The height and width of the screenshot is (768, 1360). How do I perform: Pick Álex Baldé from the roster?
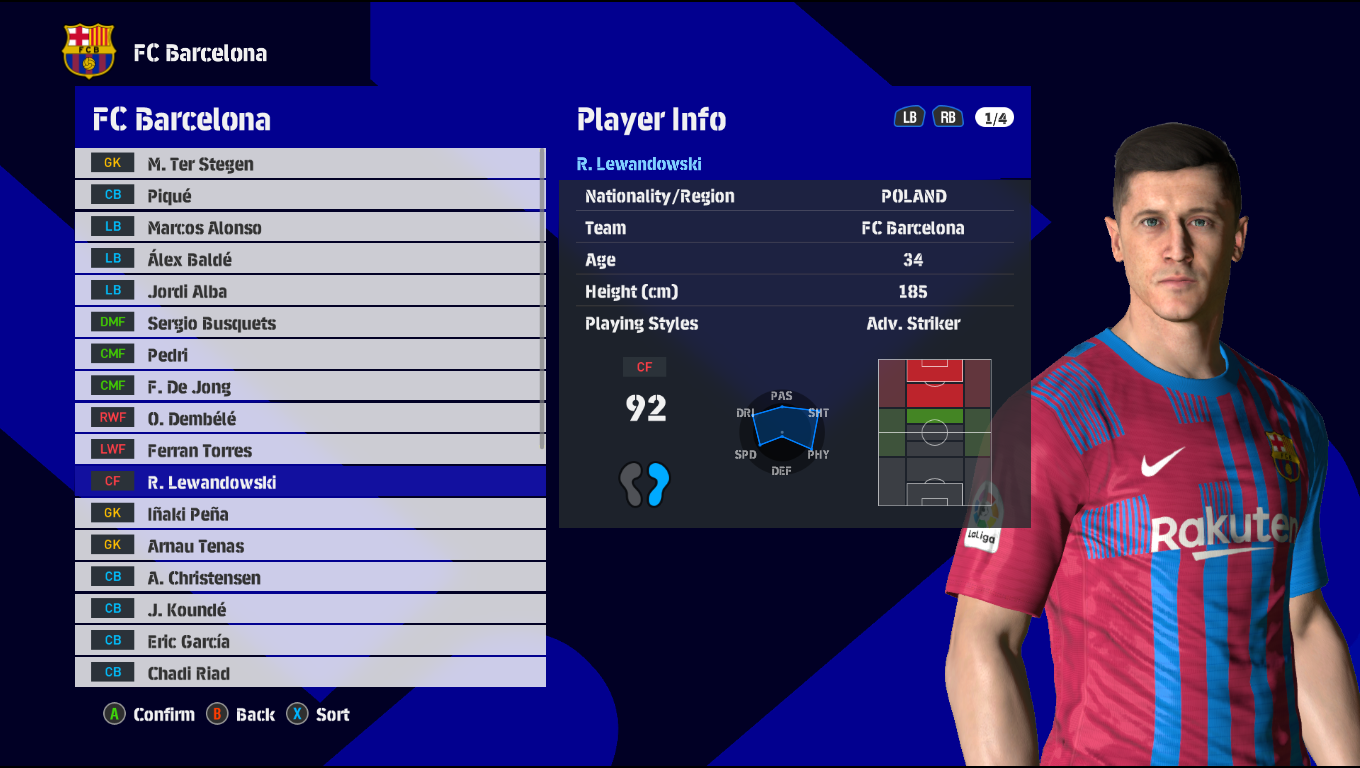click(308, 260)
